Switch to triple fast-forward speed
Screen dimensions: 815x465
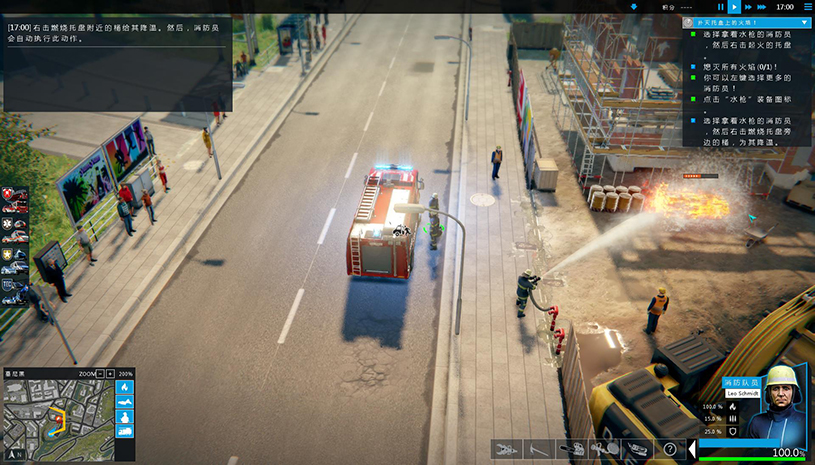(763, 7)
